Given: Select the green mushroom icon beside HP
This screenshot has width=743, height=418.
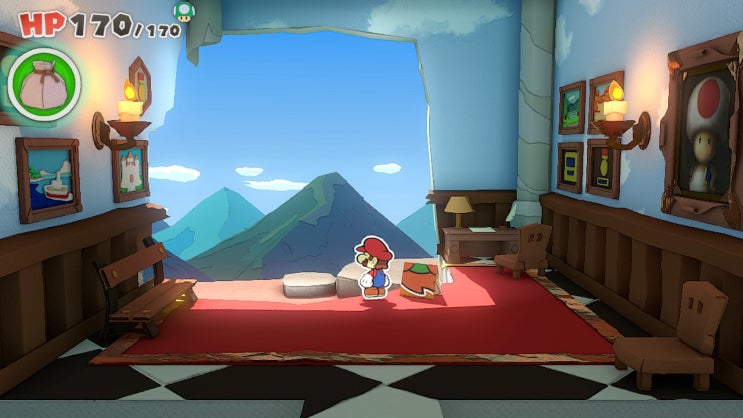Looking at the screenshot, I should point(184,11).
